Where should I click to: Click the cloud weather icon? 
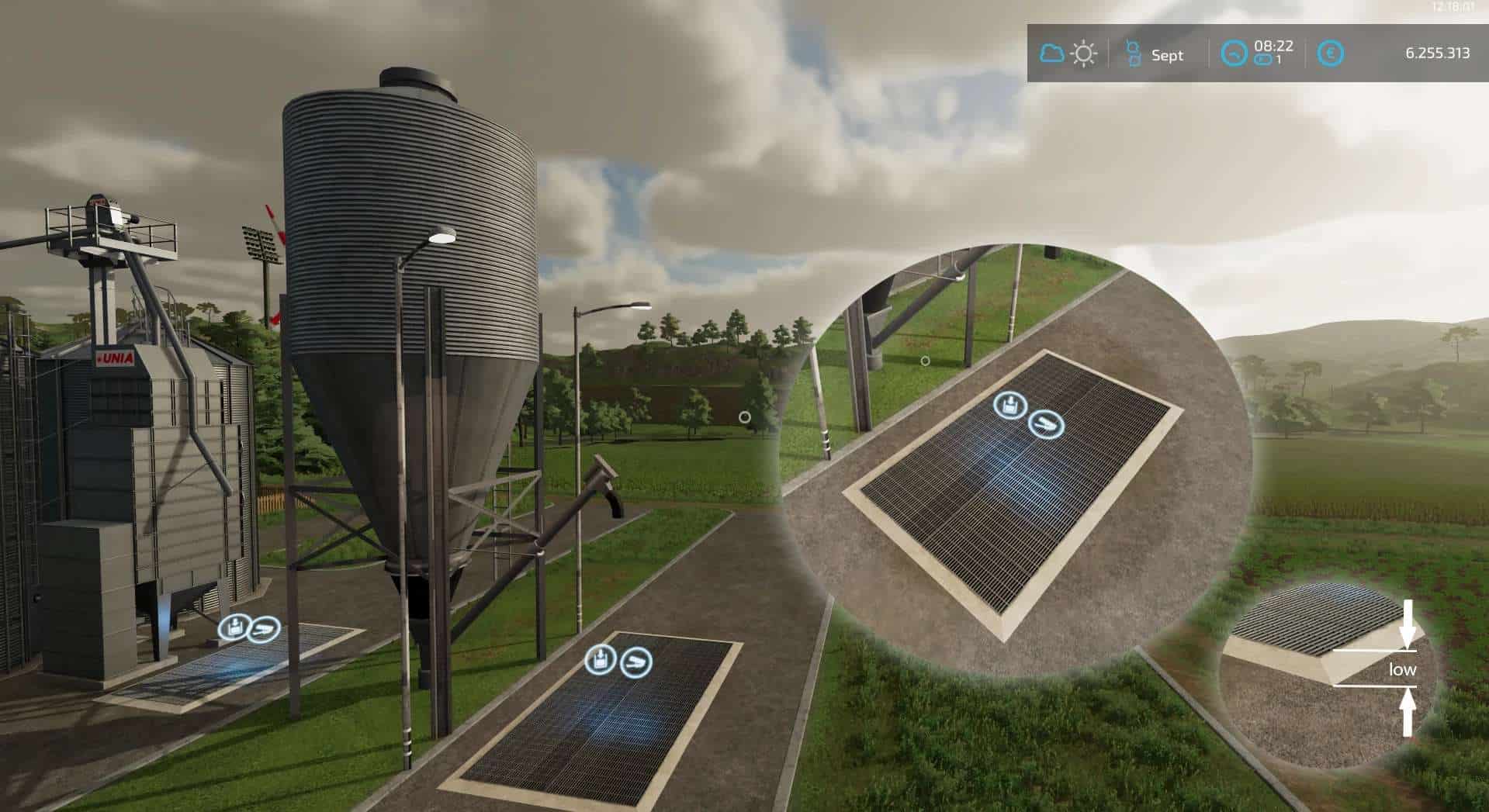pos(1052,54)
